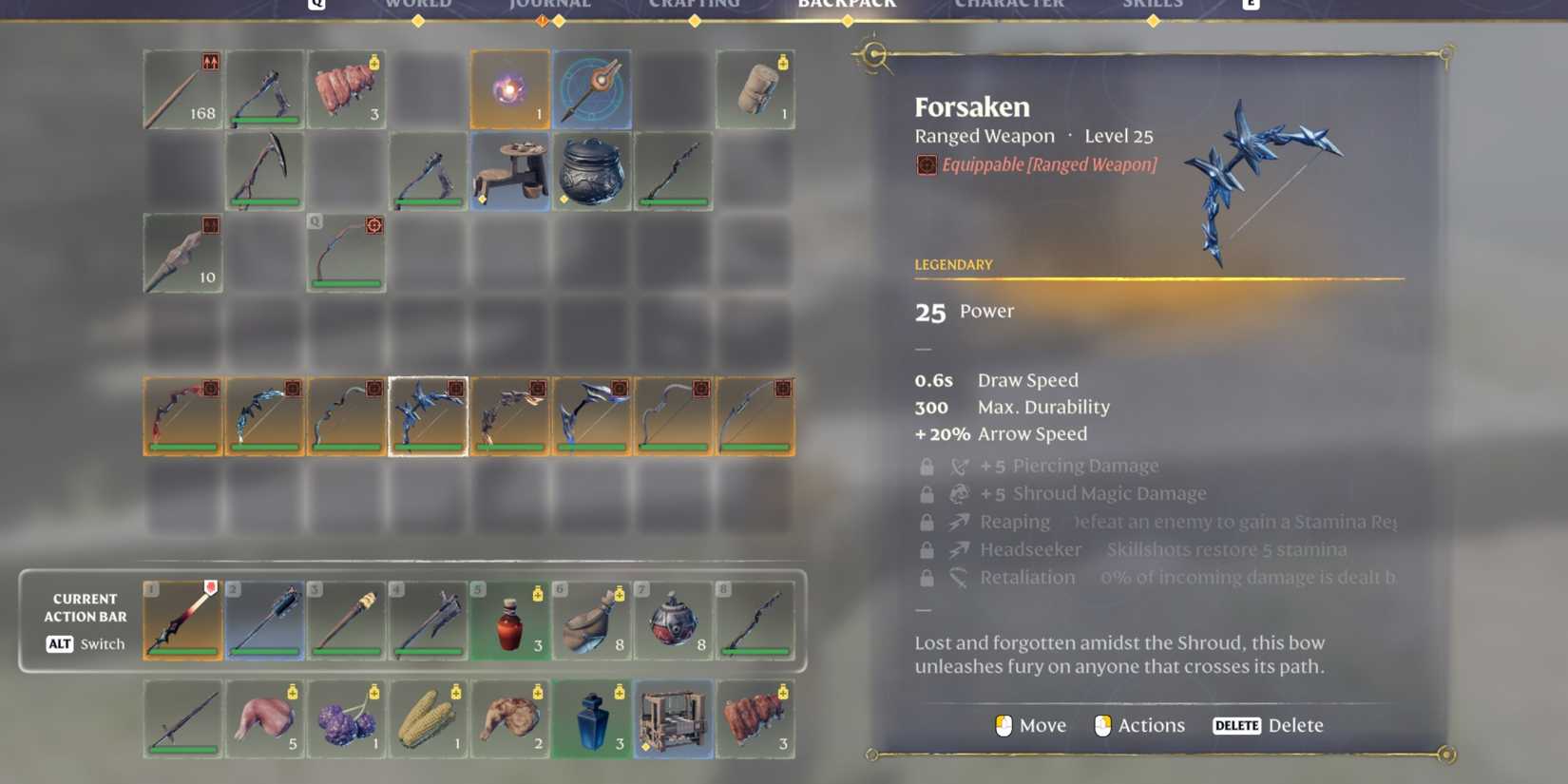The height and width of the screenshot is (784, 1568).
Task: Open the Crafting screen
Action: click(695, 6)
